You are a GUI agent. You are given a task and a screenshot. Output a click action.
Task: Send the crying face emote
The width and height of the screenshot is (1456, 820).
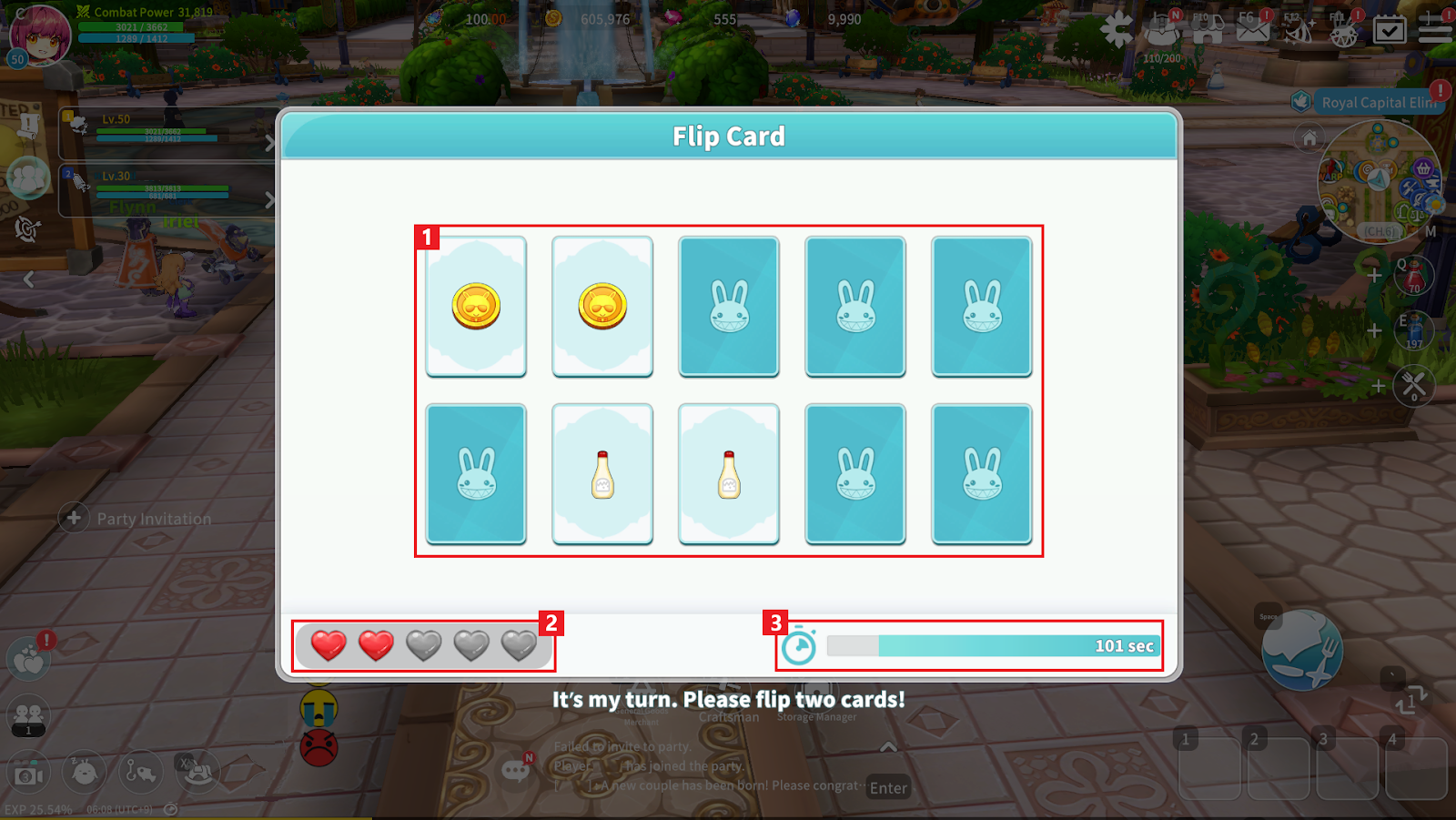point(318,708)
